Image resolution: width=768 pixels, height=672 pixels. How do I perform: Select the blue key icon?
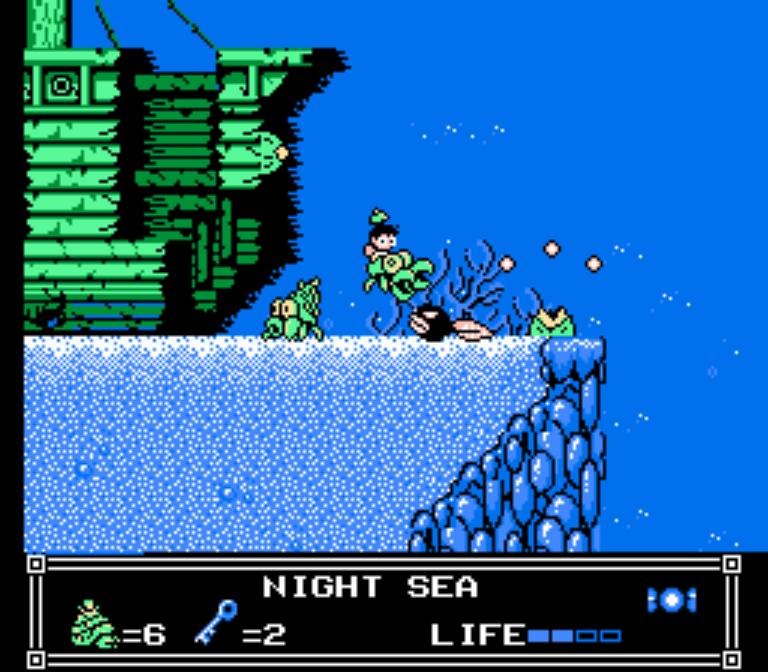216,624
